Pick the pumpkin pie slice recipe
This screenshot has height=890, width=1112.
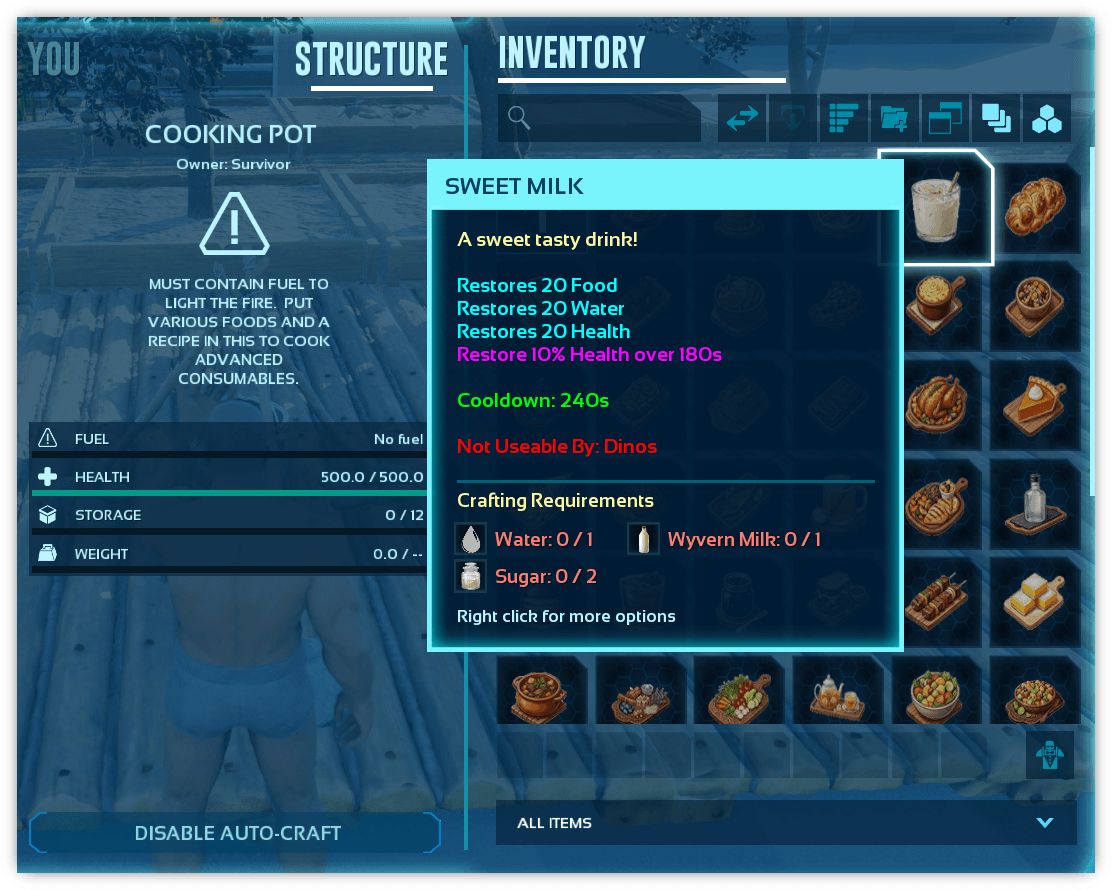[1035, 405]
